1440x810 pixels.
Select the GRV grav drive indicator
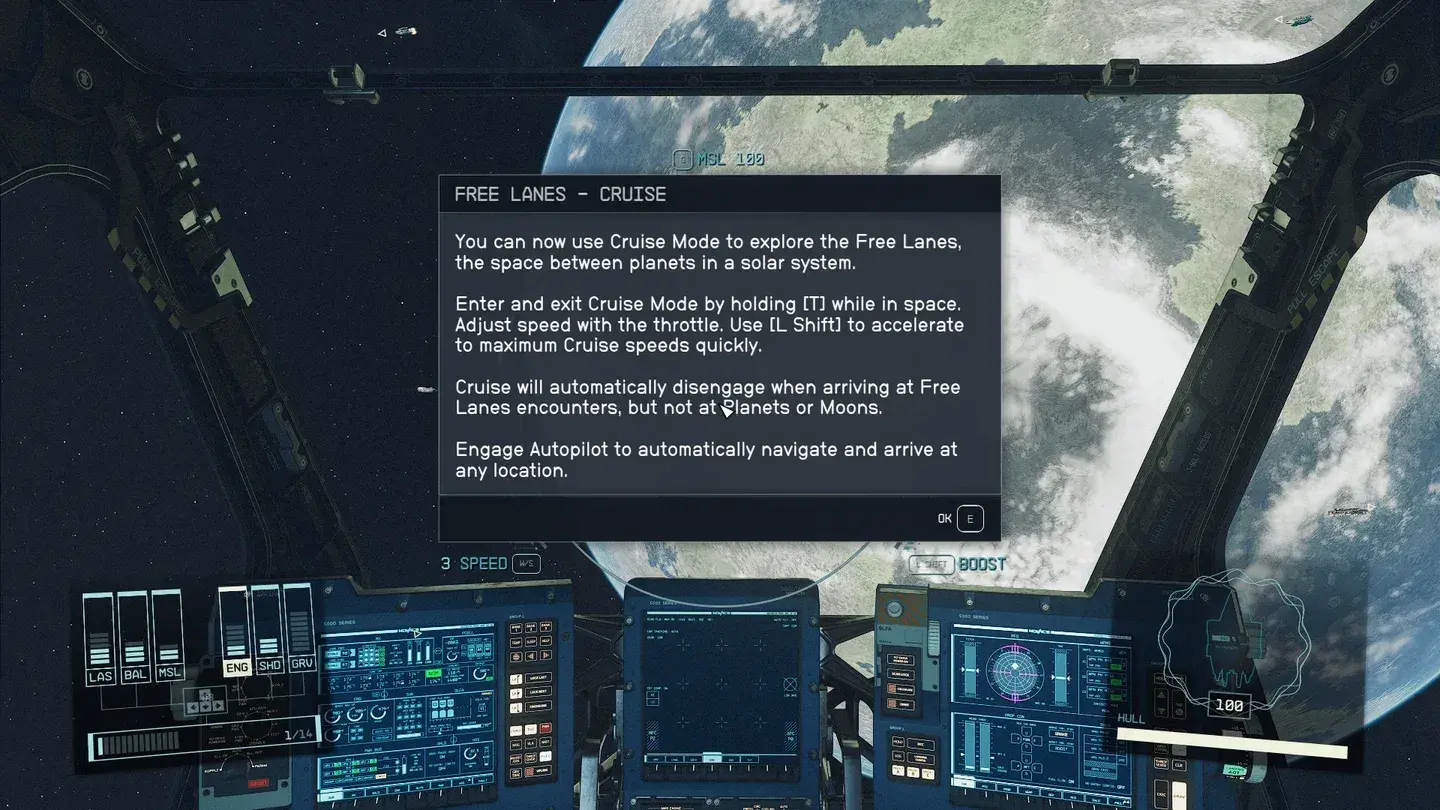pos(300,666)
